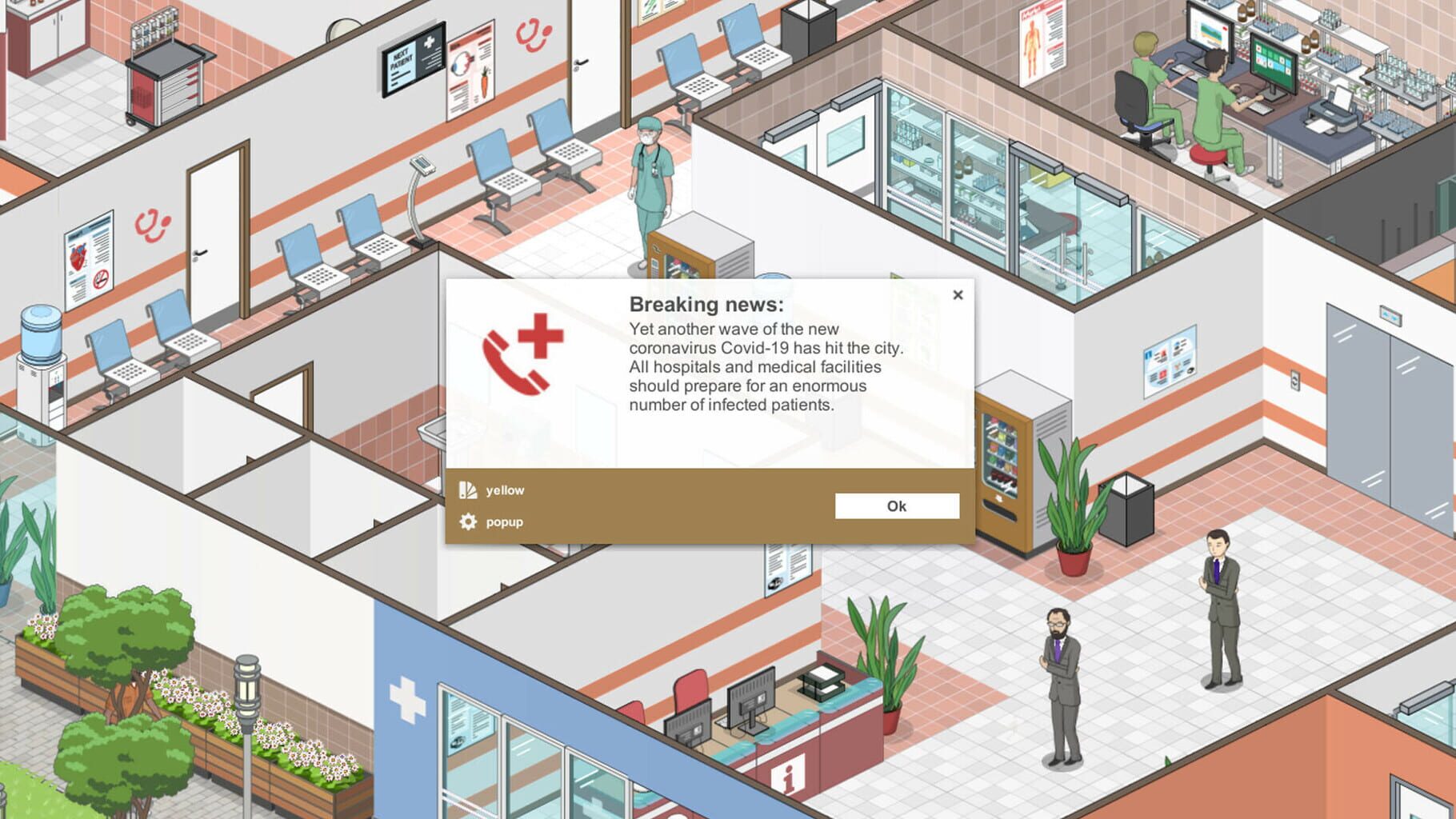This screenshot has width=1456, height=819.
Task: Toggle the popup notification setting
Action: click(503, 521)
